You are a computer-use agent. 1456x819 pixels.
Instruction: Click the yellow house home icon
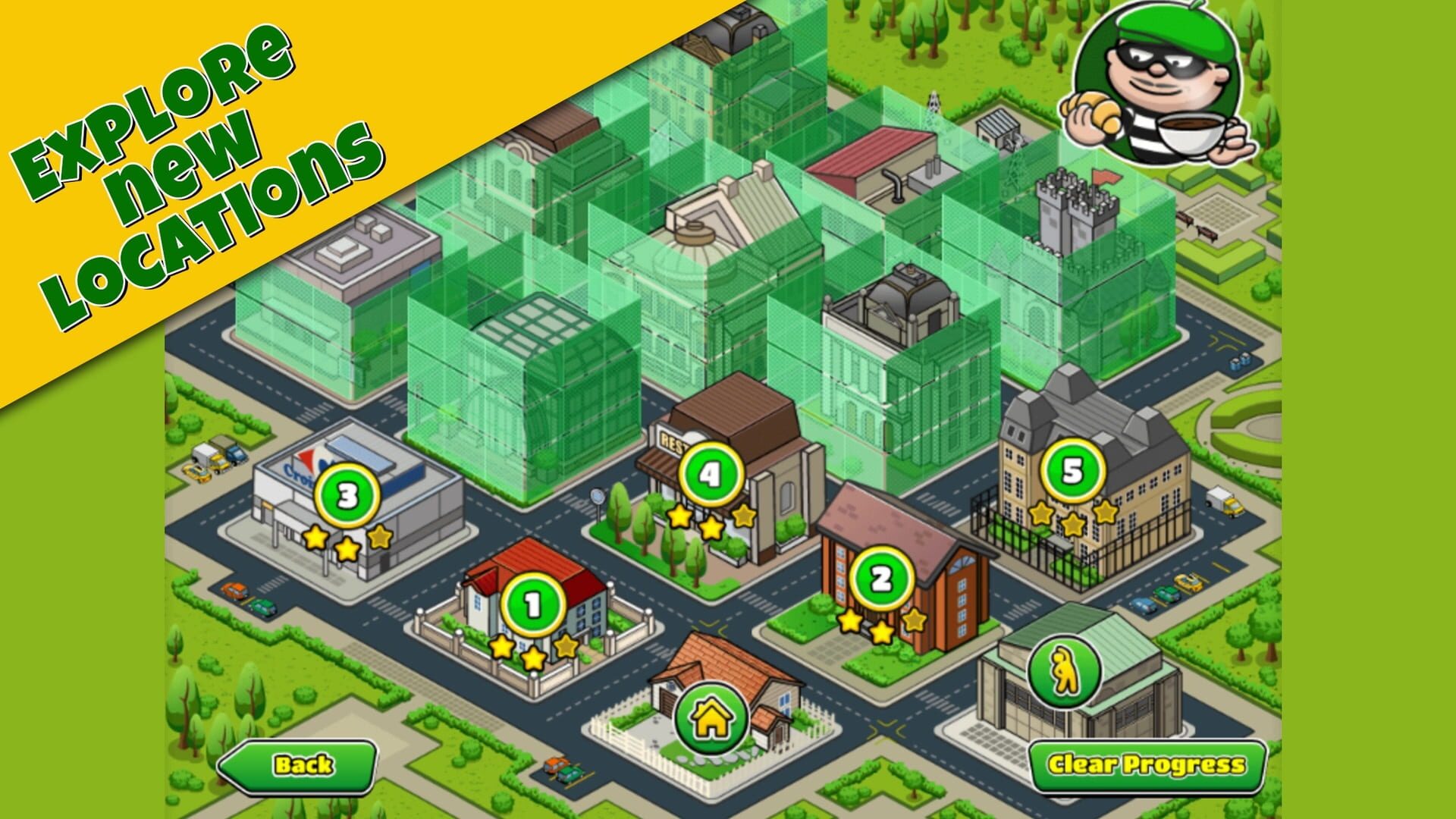tap(711, 717)
